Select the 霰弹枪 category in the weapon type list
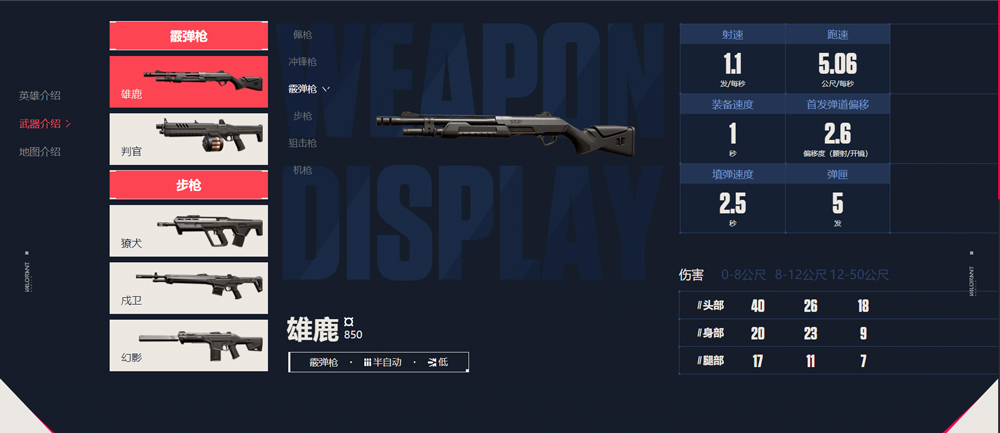This screenshot has width=1000, height=433. click(x=305, y=89)
